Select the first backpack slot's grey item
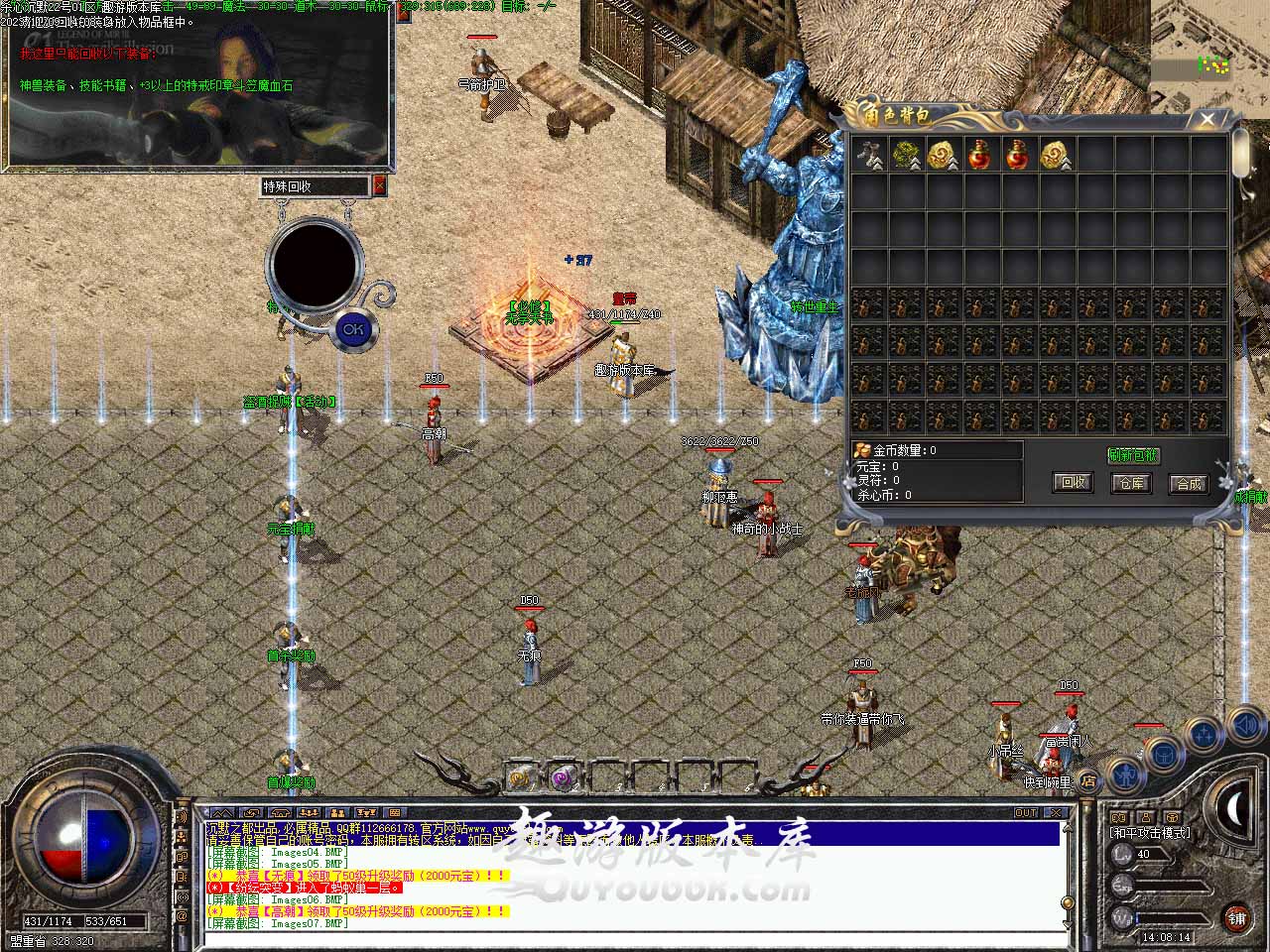 869,154
